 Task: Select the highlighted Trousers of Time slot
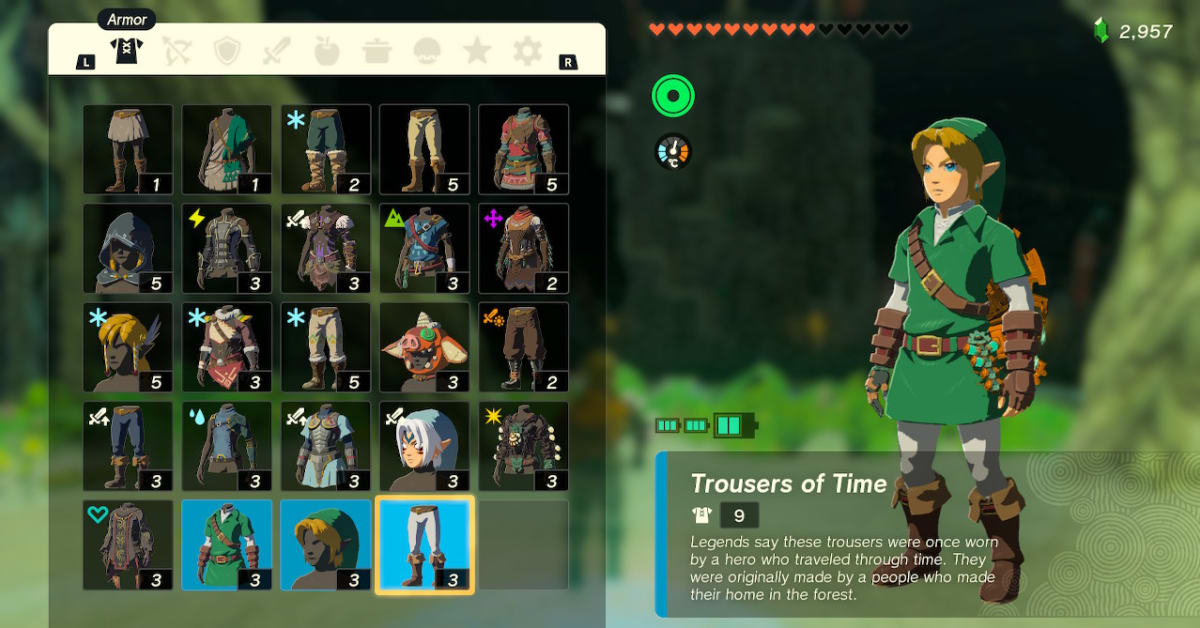(x=424, y=545)
